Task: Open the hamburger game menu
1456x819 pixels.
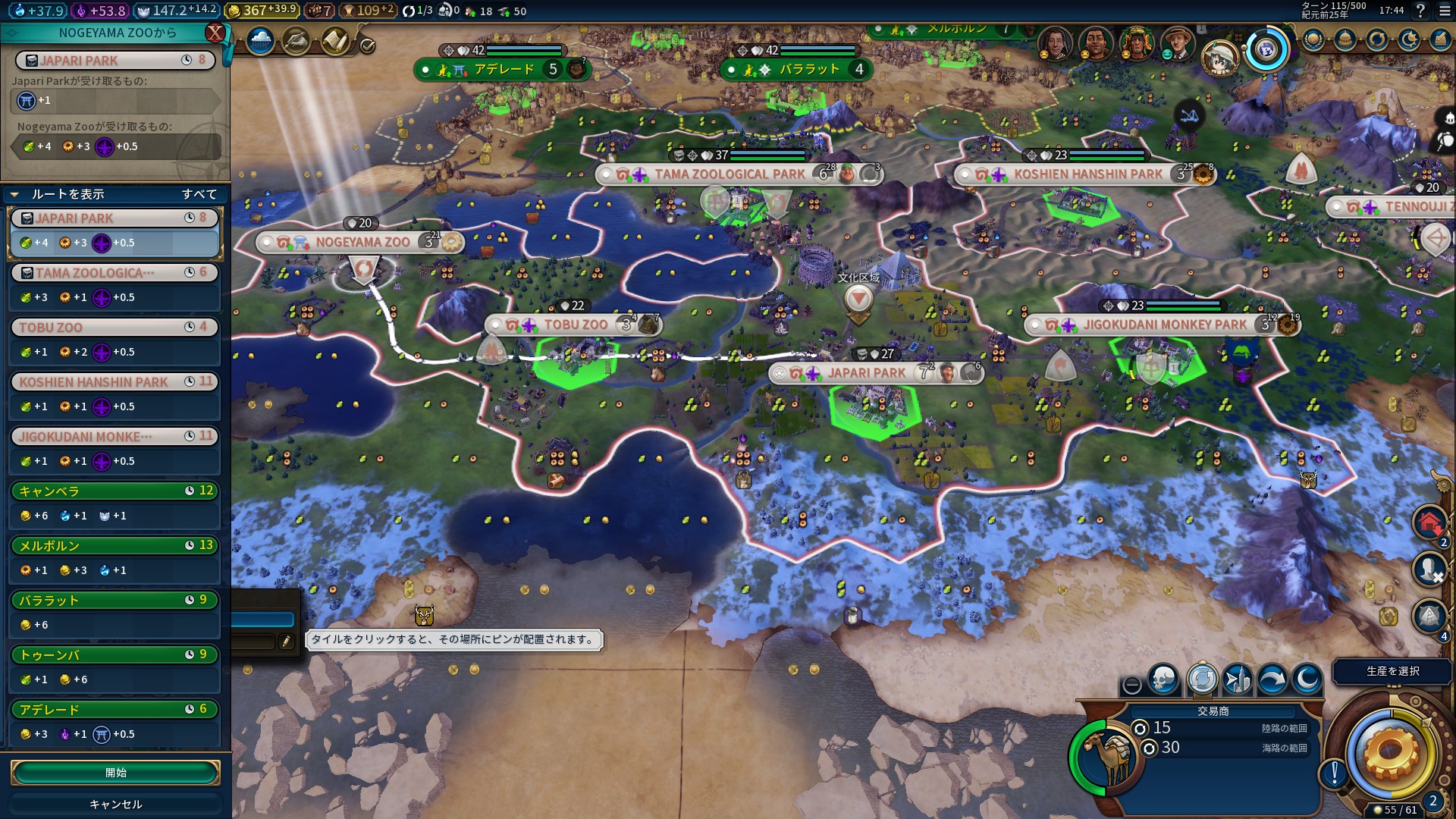Action: [x=1444, y=11]
